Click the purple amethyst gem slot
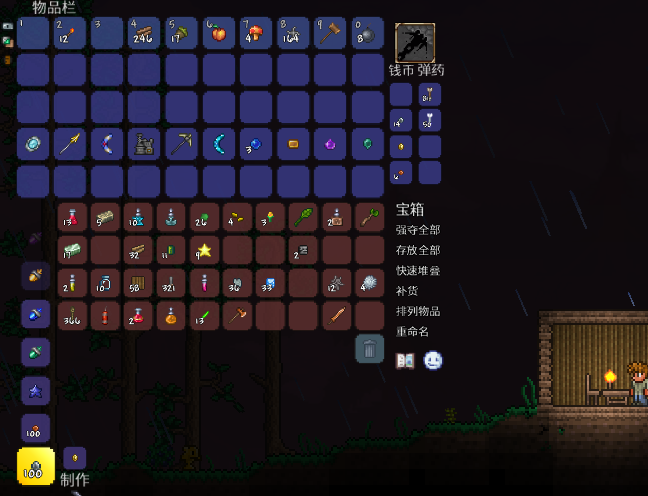This screenshot has height=496, width=648. (330, 145)
